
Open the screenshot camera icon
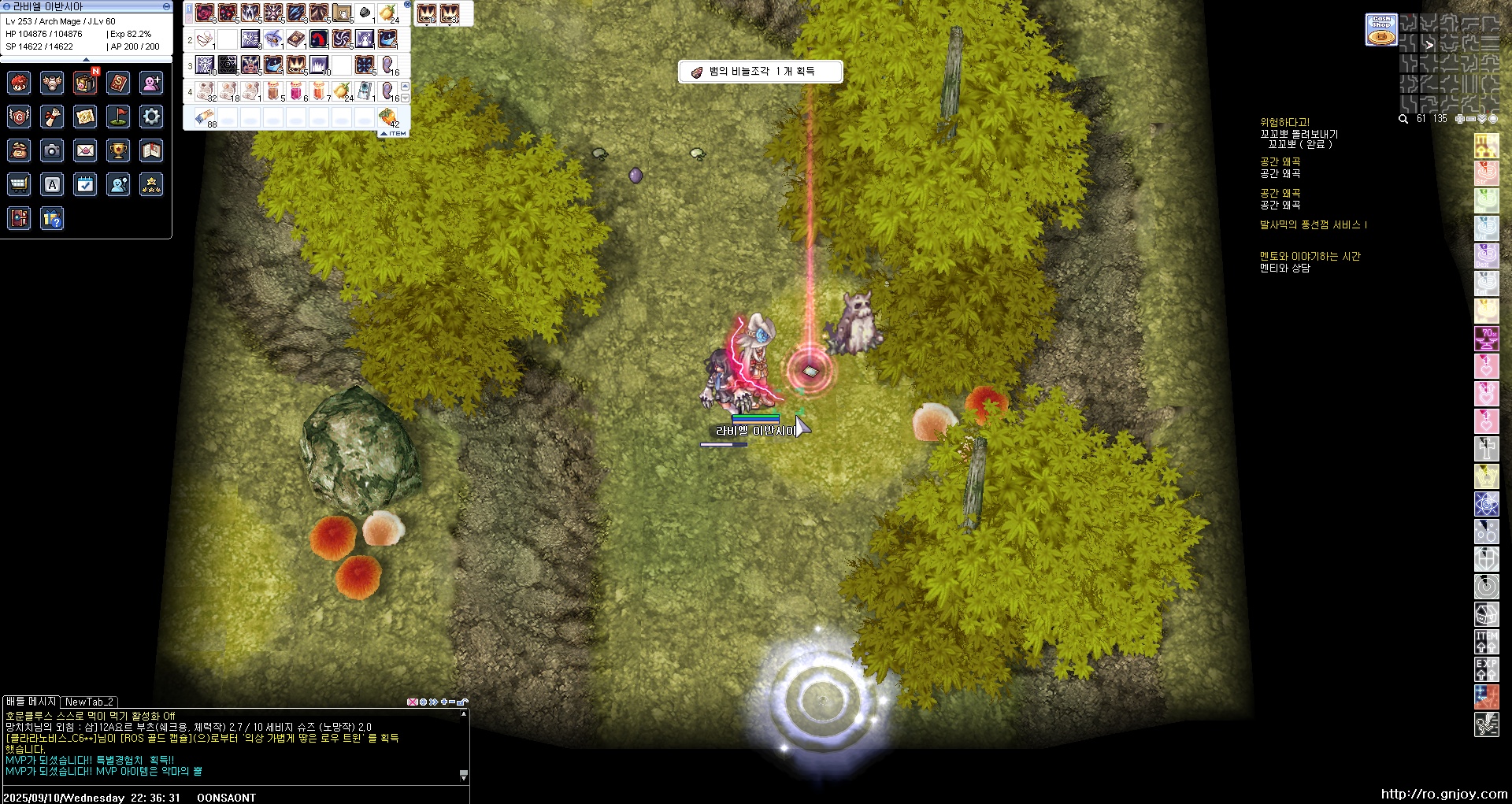(52, 150)
